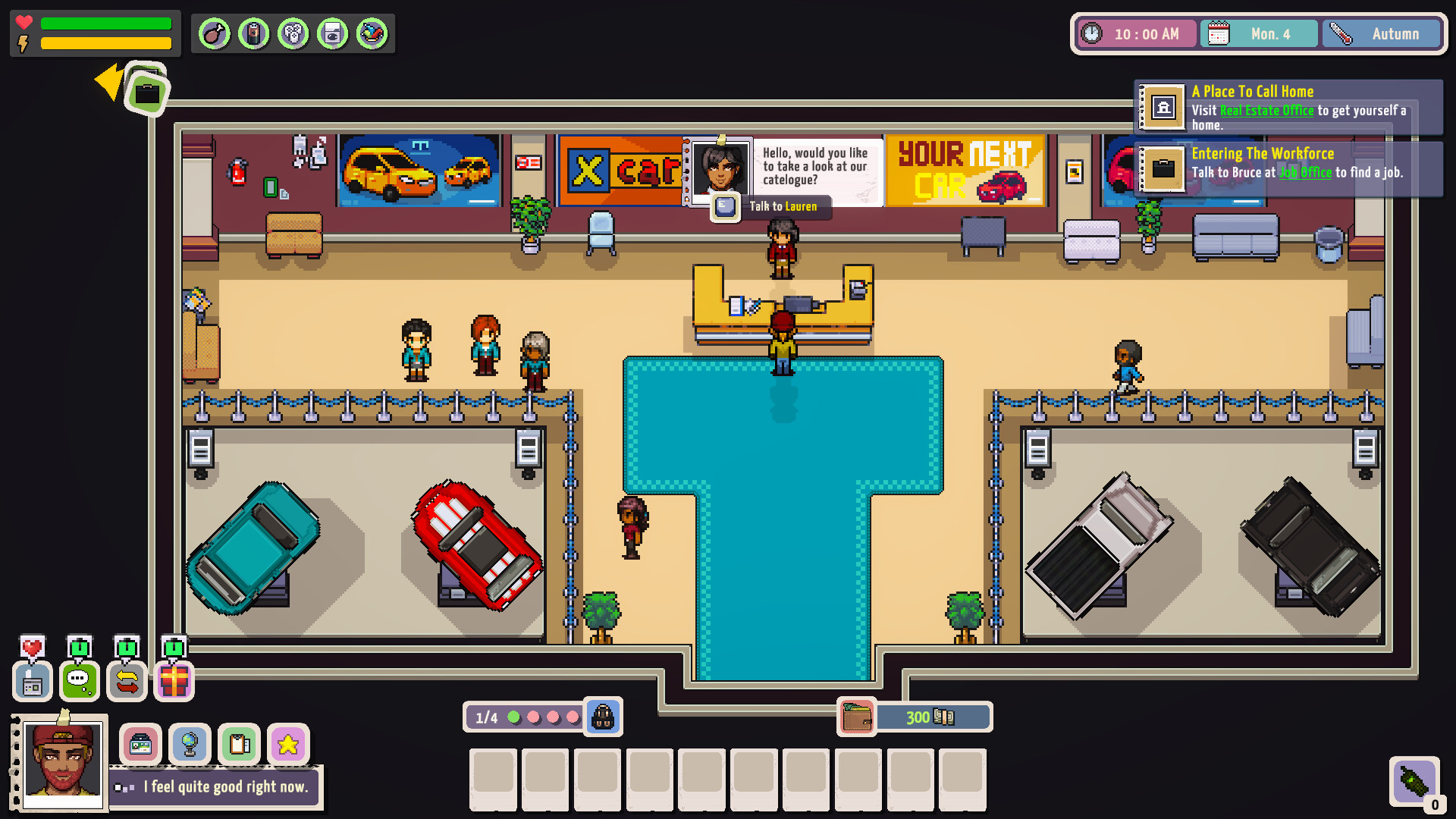Open the fun game-controller status icon
1456x819 pixels.
(293, 33)
